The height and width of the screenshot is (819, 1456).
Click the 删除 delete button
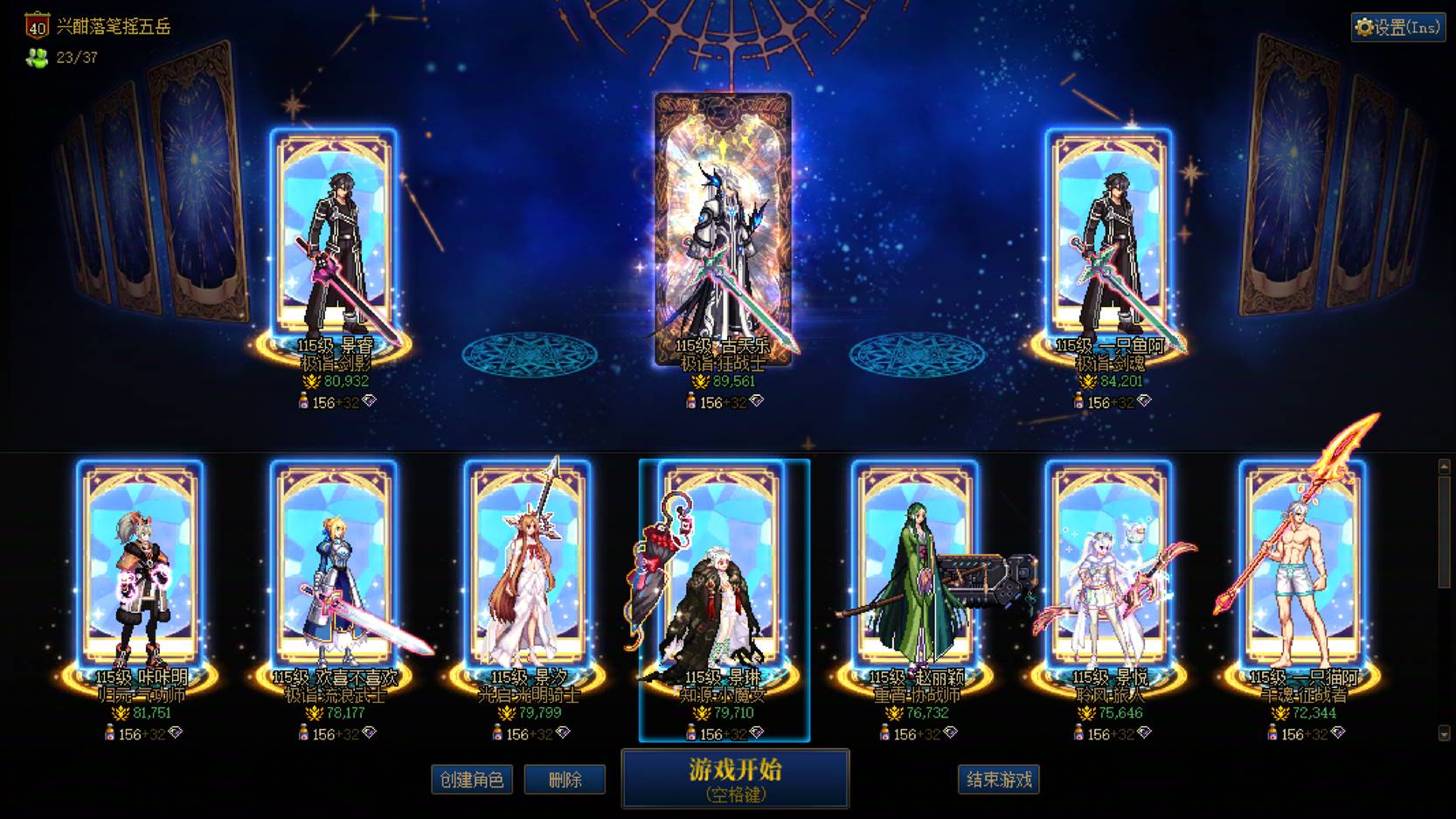click(x=565, y=779)
